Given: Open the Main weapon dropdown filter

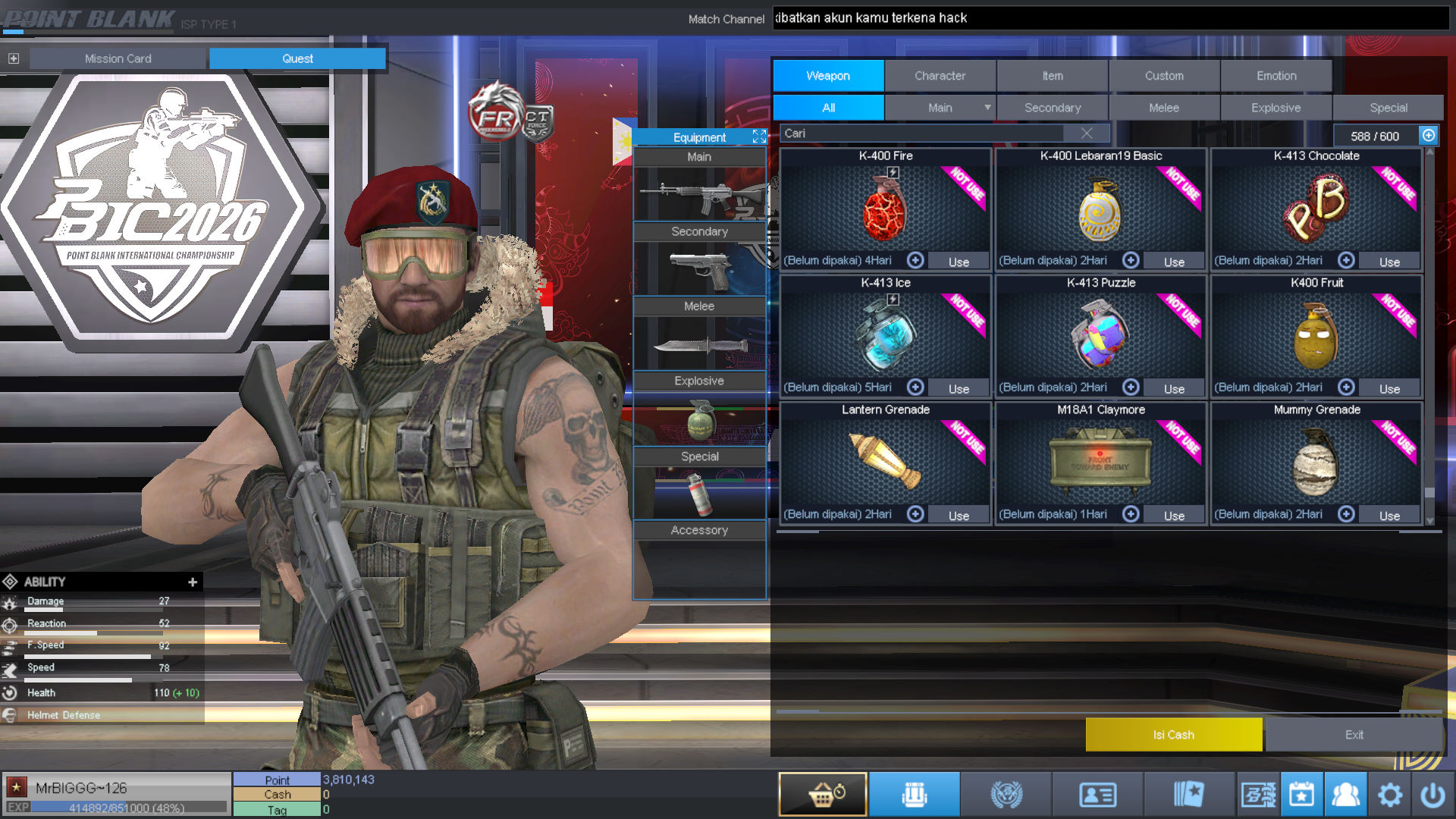Looking at the screenshot, I should click(x=987, y=108).
